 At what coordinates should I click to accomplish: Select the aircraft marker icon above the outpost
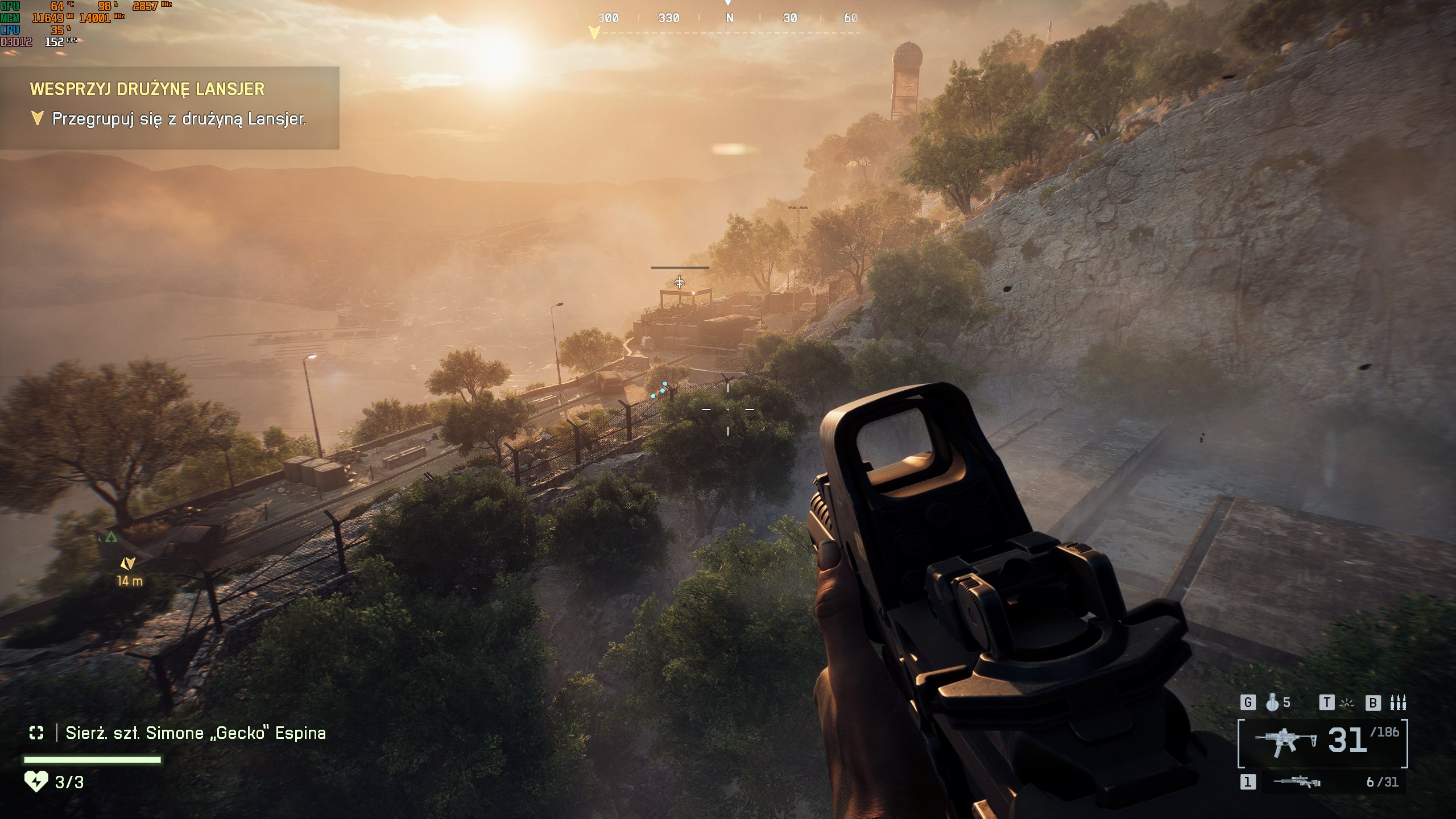[680, 282]
